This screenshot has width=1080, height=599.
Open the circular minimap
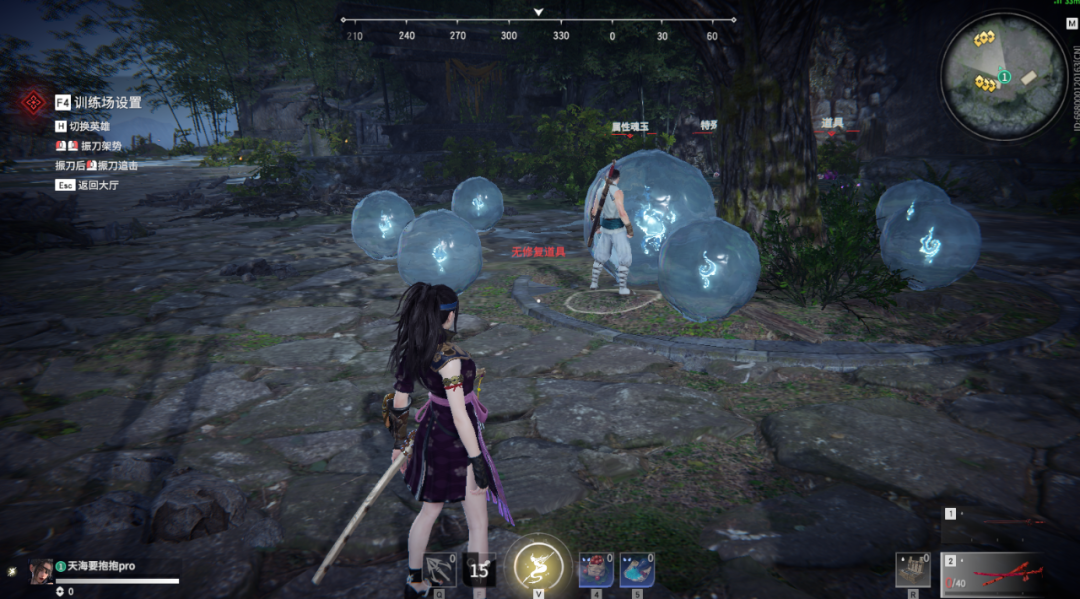tap(1003, 78)
